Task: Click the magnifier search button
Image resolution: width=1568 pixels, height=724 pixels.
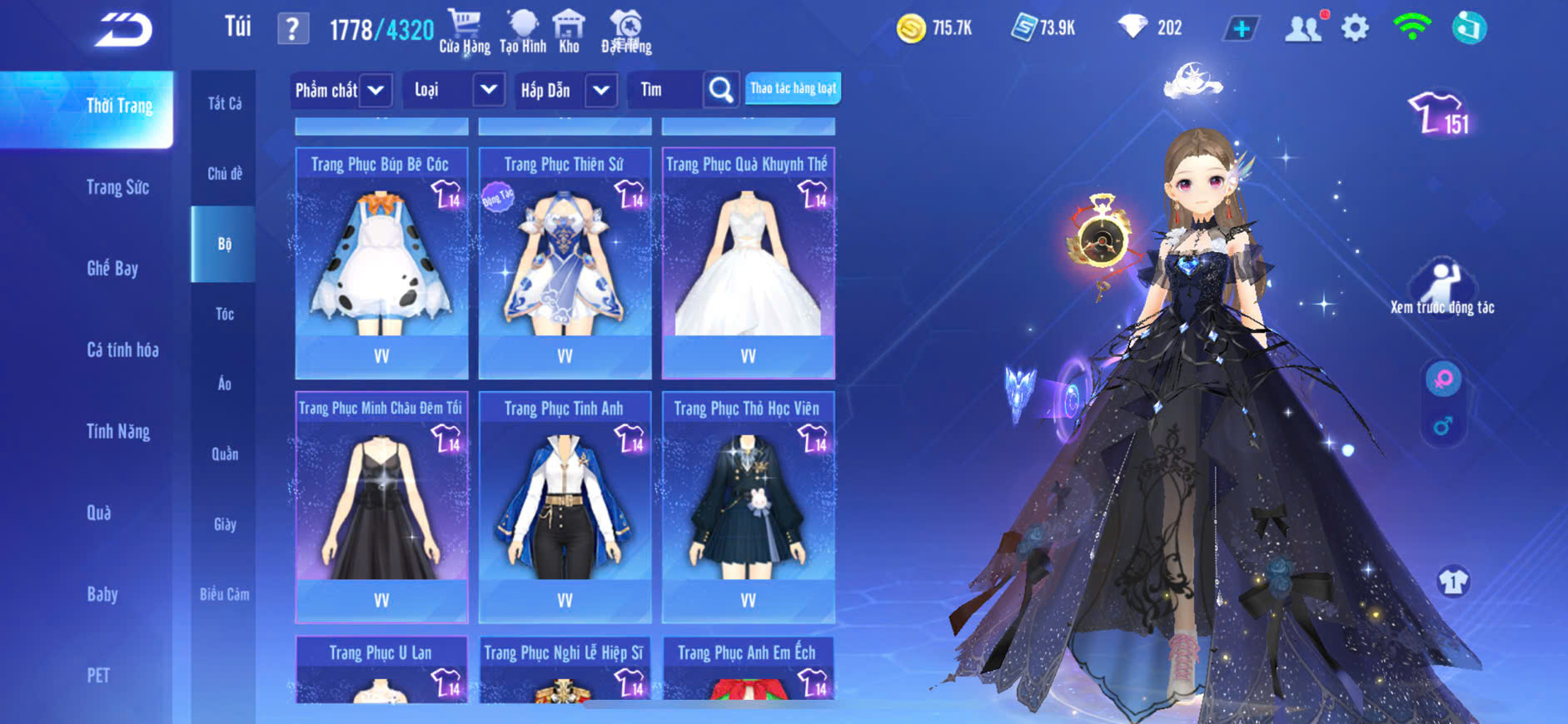Action: [720, 90]
